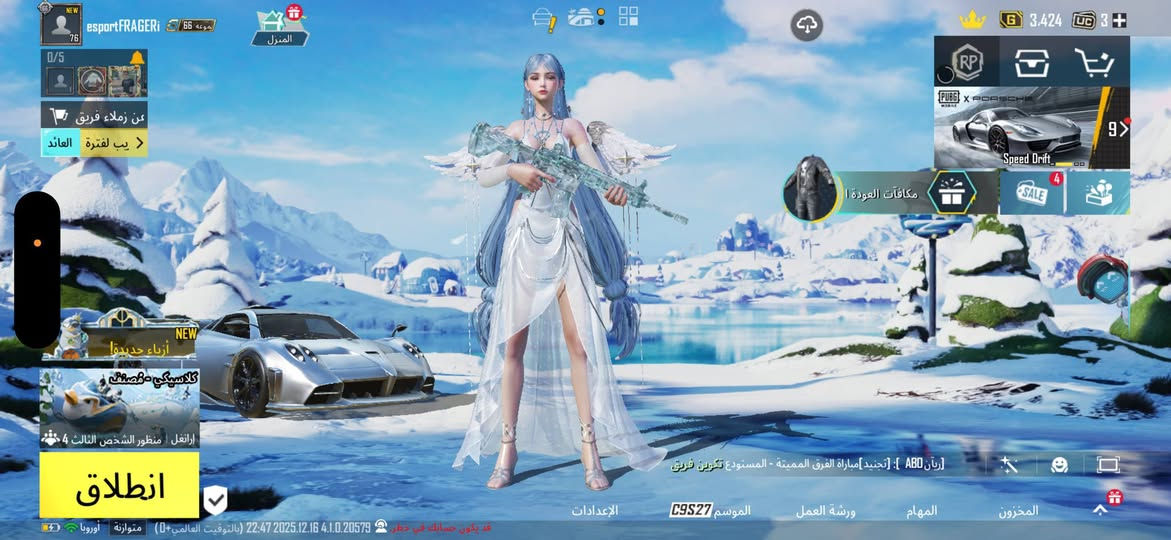Click the team notification bell
This screenshot has height=540, width=1171.
click(137, 58)
